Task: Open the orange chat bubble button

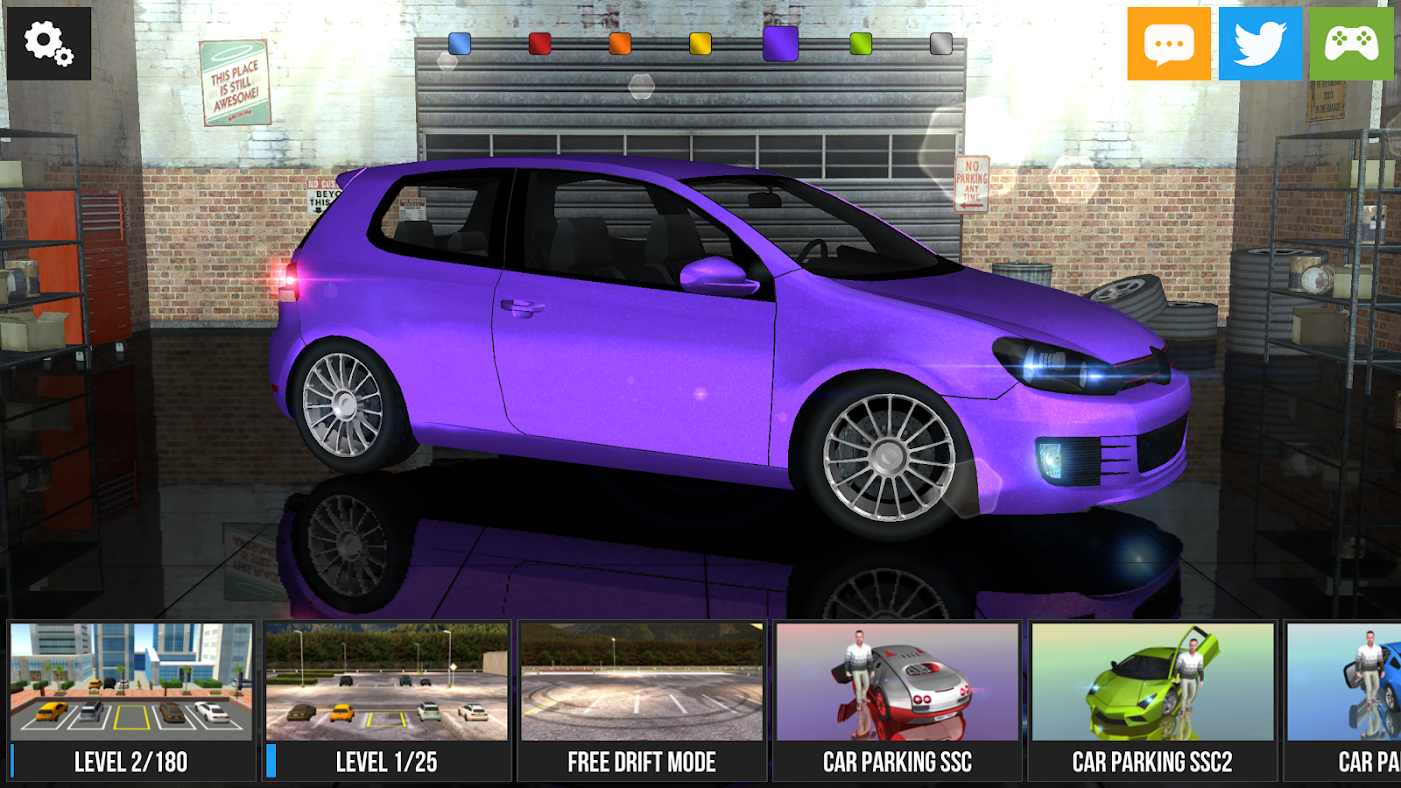Action: click(1168, 43)
